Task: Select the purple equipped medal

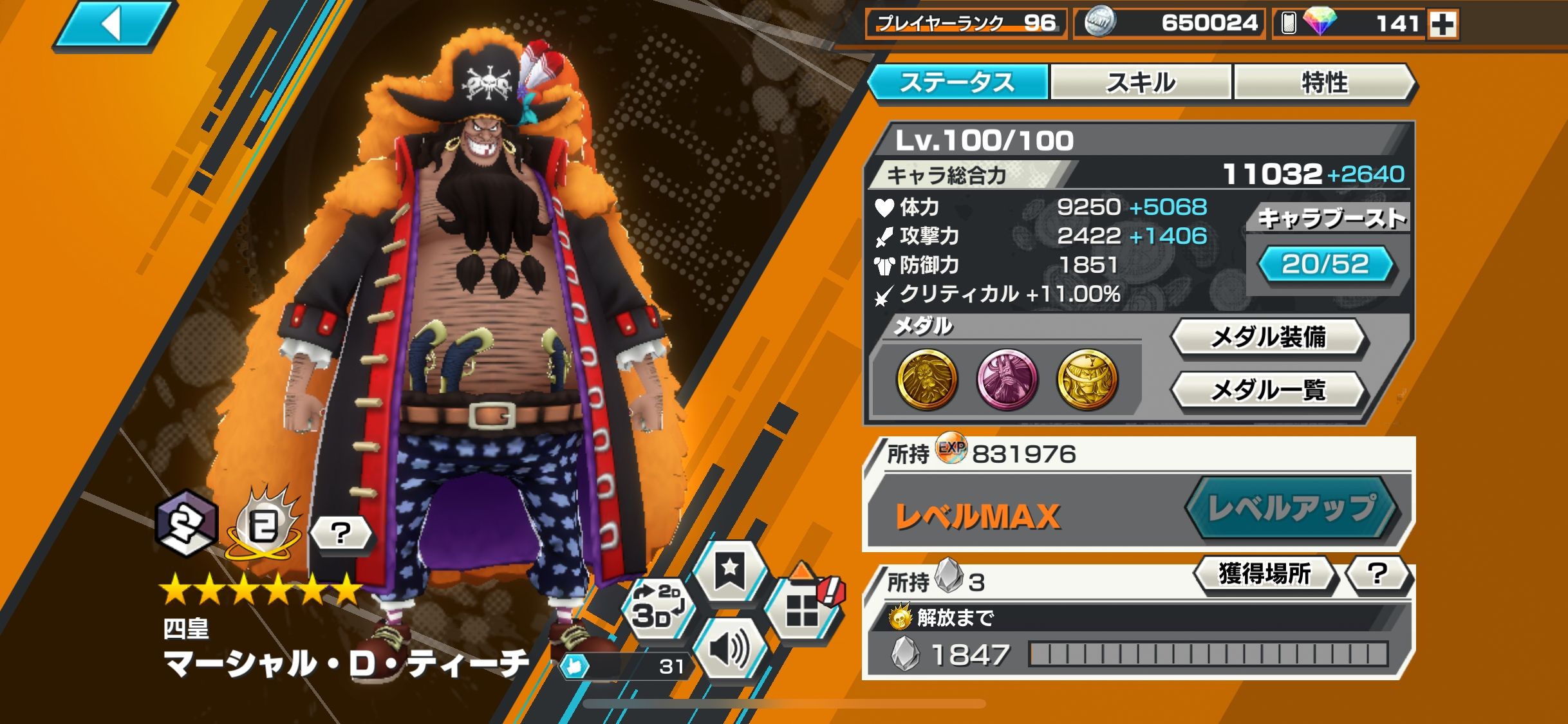Action: tap(1007, 379)
